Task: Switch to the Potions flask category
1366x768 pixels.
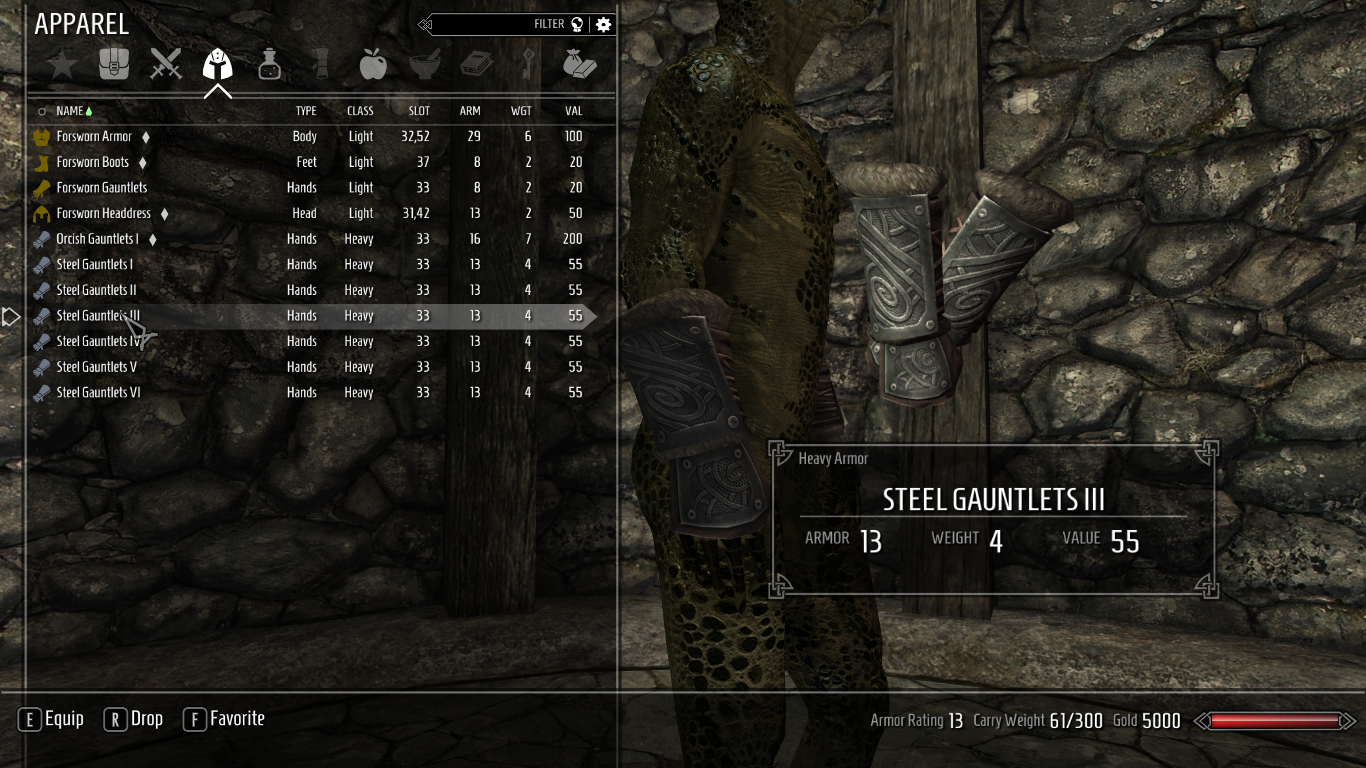Action: 269,66
